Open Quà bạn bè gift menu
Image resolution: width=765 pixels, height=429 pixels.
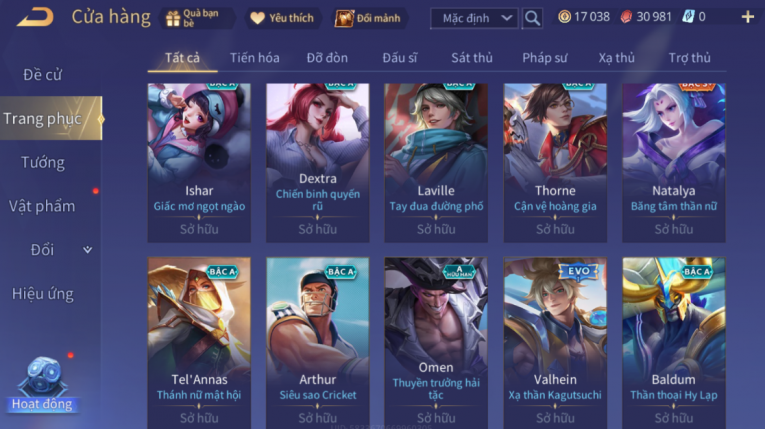point(198,18)
